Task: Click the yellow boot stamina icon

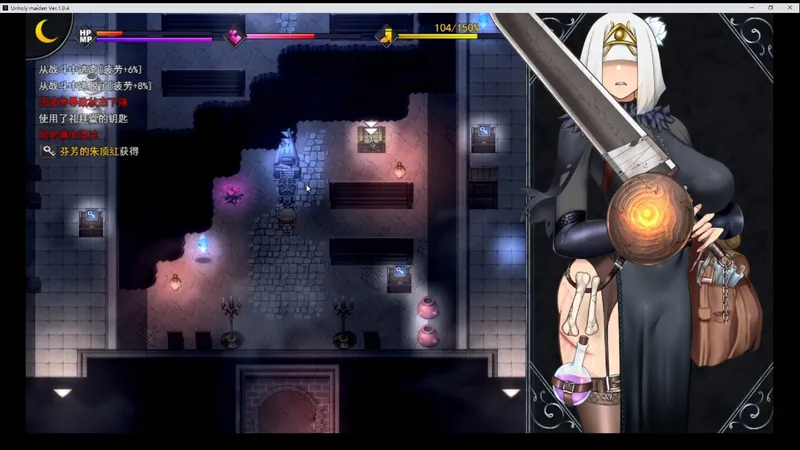Action: [387, 37]
